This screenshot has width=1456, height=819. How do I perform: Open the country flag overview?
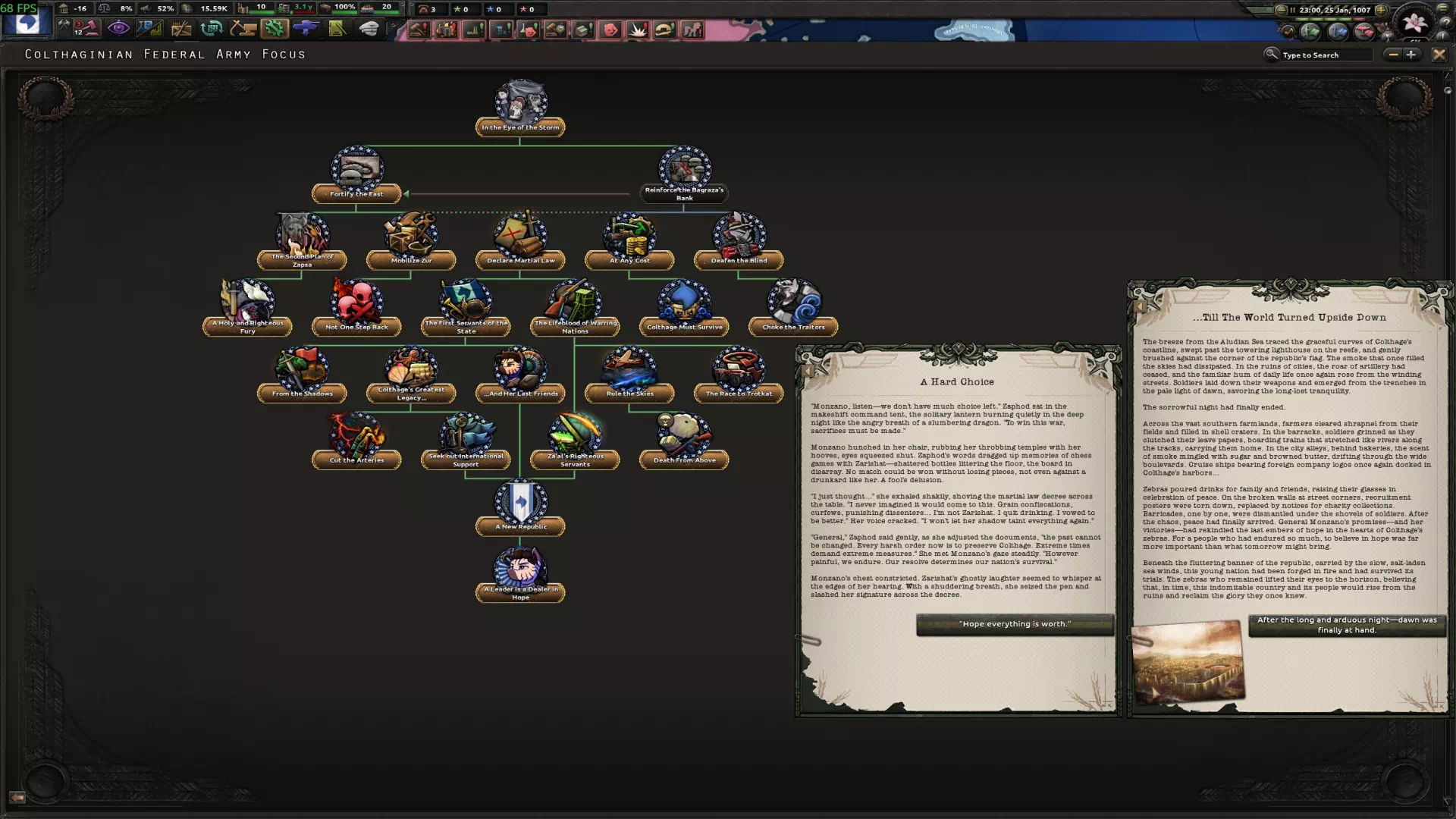[x=27, y=24]
